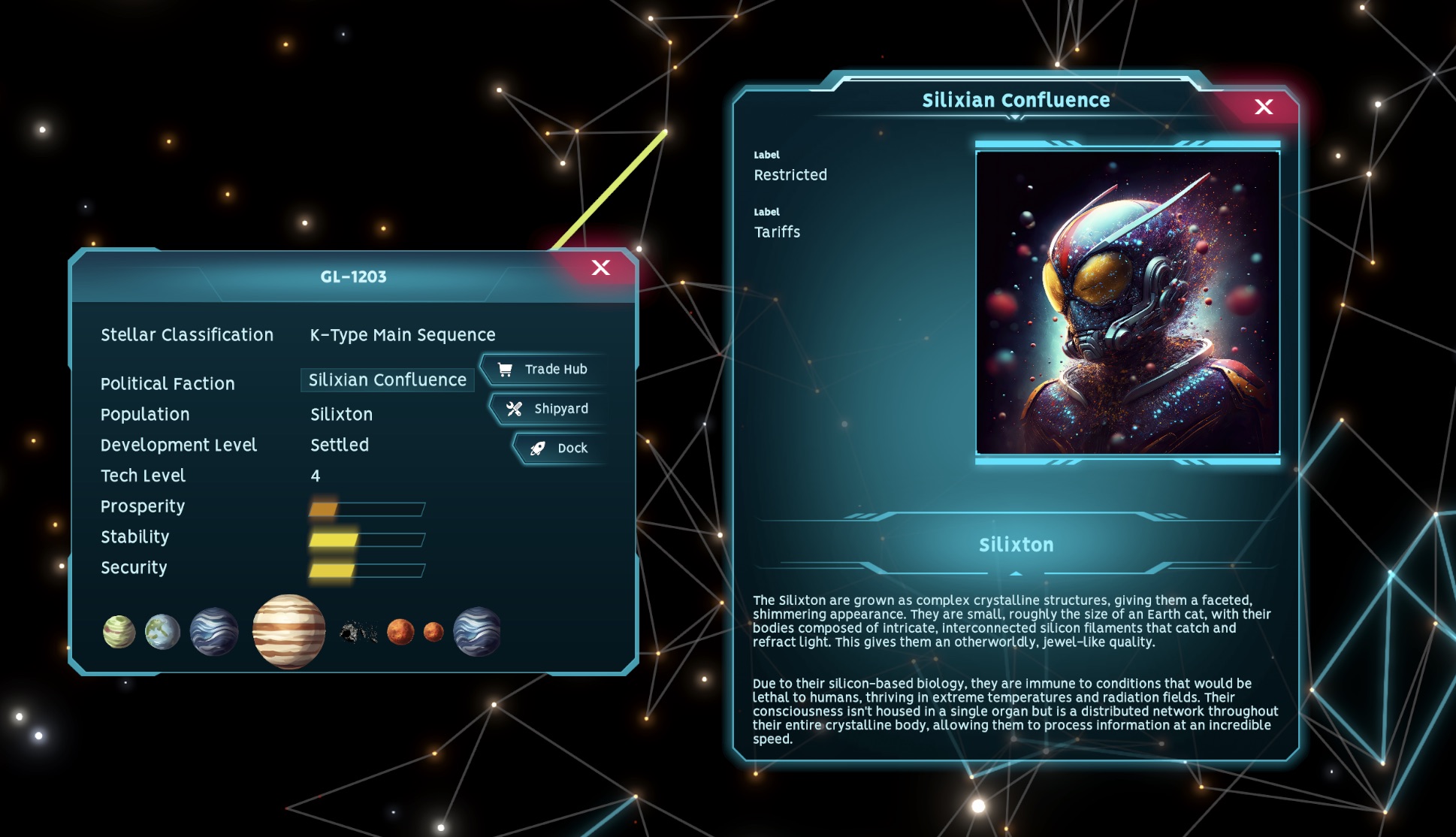This screenshot has width=1456, height=837.
Task: Open the Political Faction Silixian Confluence details
Action: (388, 379)
